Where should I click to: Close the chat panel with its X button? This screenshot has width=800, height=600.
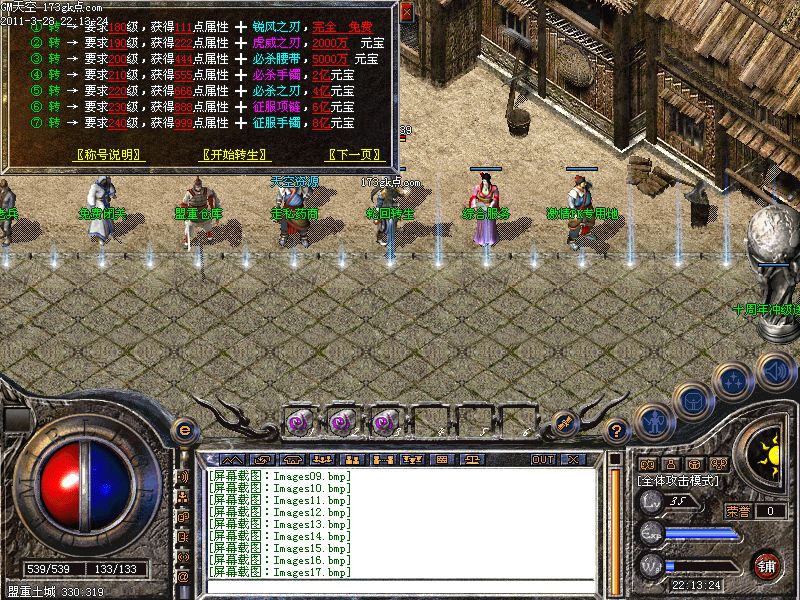coord(573,459)
